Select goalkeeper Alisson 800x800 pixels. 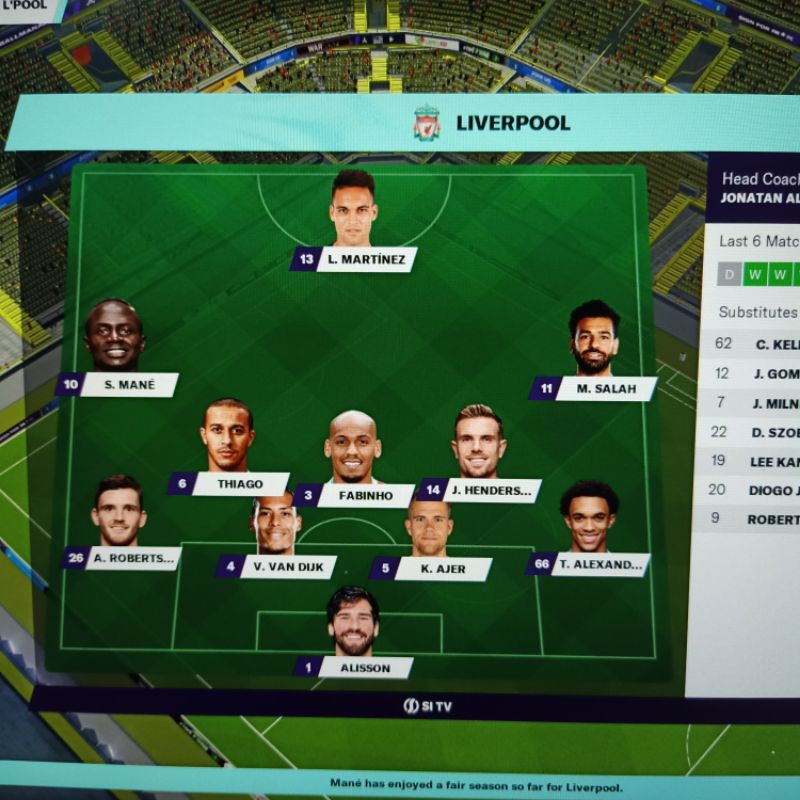click(364, 667)
